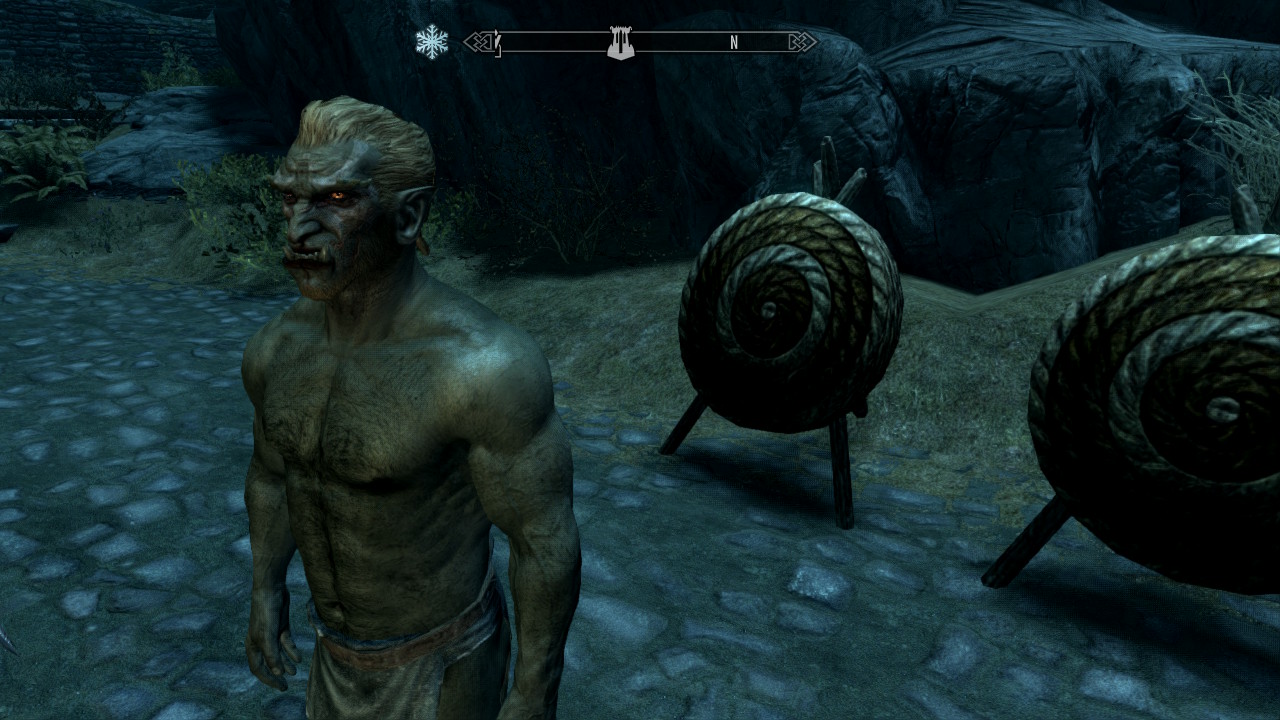Screen dimensions: 1280x720
Task: Click the north indicator on the compass bar
Action: (x=734, y=43)
